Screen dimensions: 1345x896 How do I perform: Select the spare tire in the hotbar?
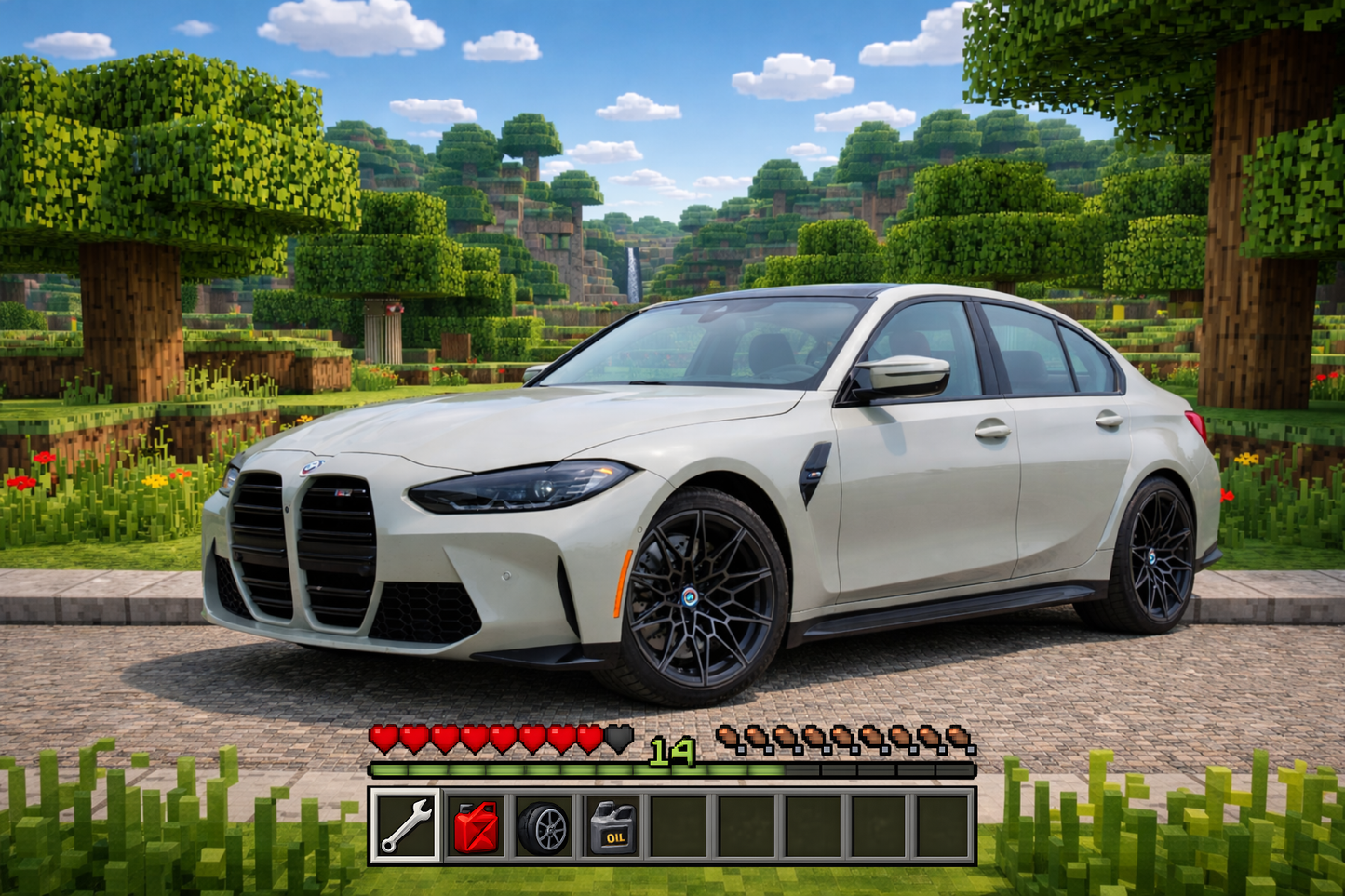[544, 826]
